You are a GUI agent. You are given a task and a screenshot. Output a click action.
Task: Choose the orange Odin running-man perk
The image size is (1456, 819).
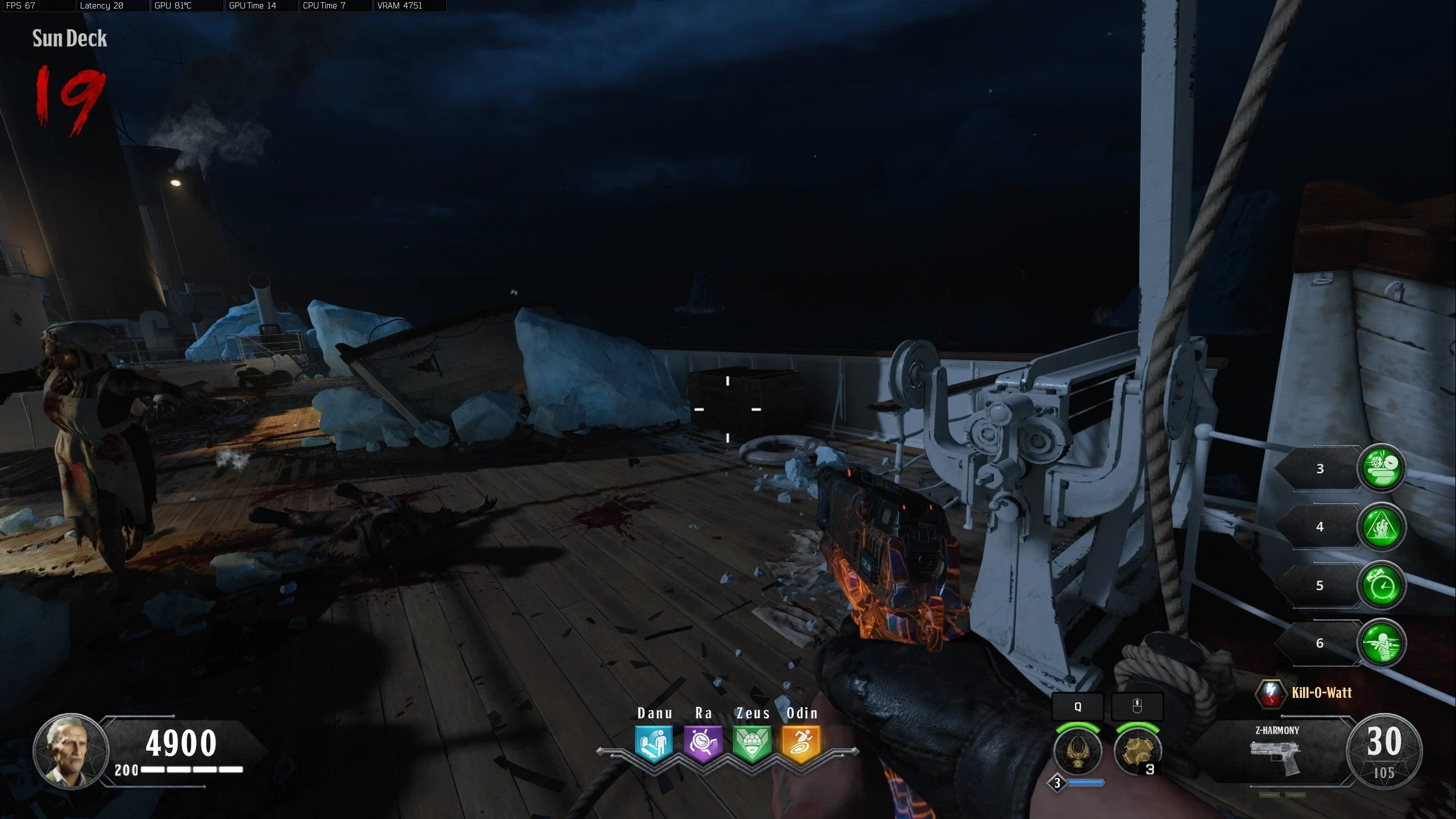tap(801, 743)
